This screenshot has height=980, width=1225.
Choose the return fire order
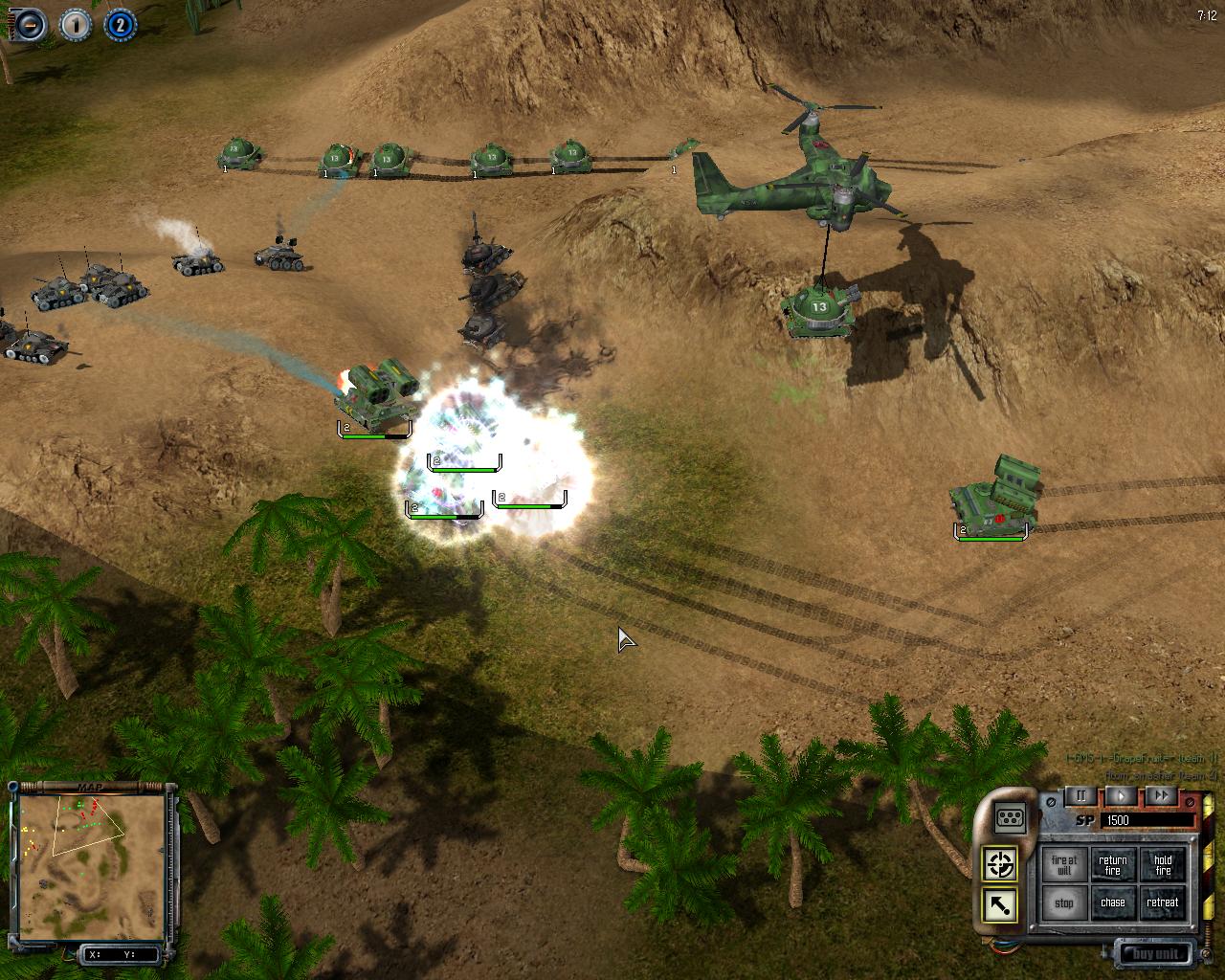pyautogui.click(x=1112, y=864)
